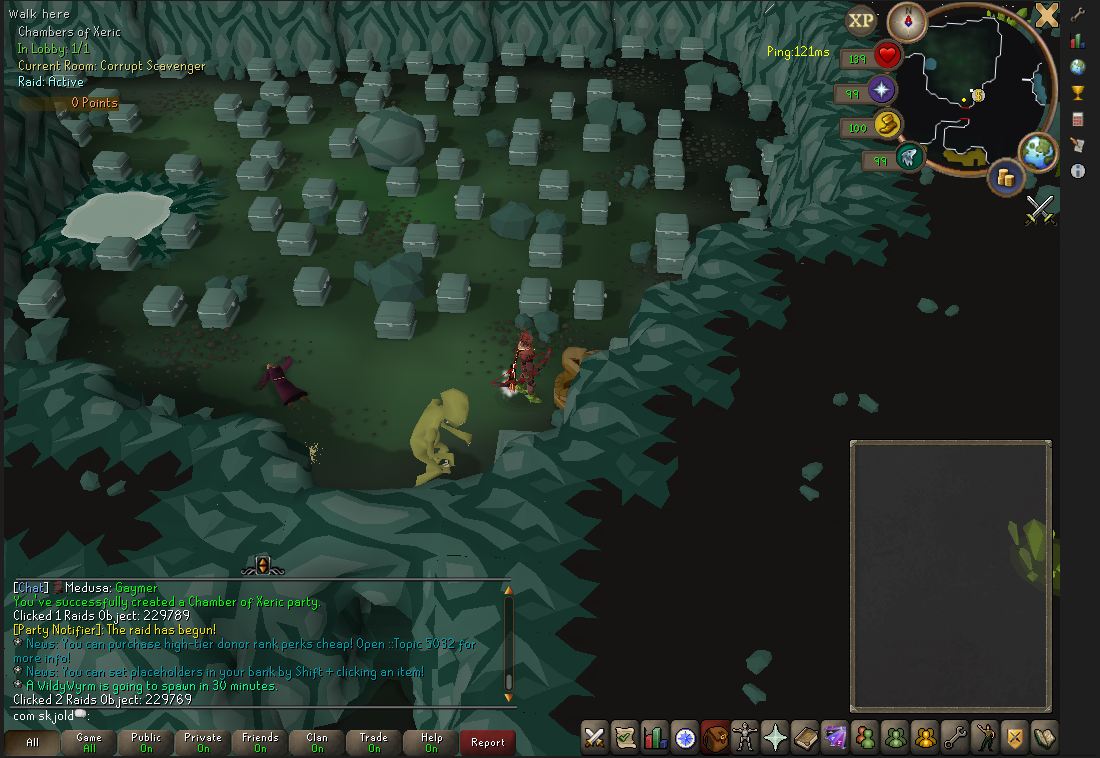1100x758 pixels.
Task: Toggle the quick-prayers orb
Action: [x=882, y=91]
